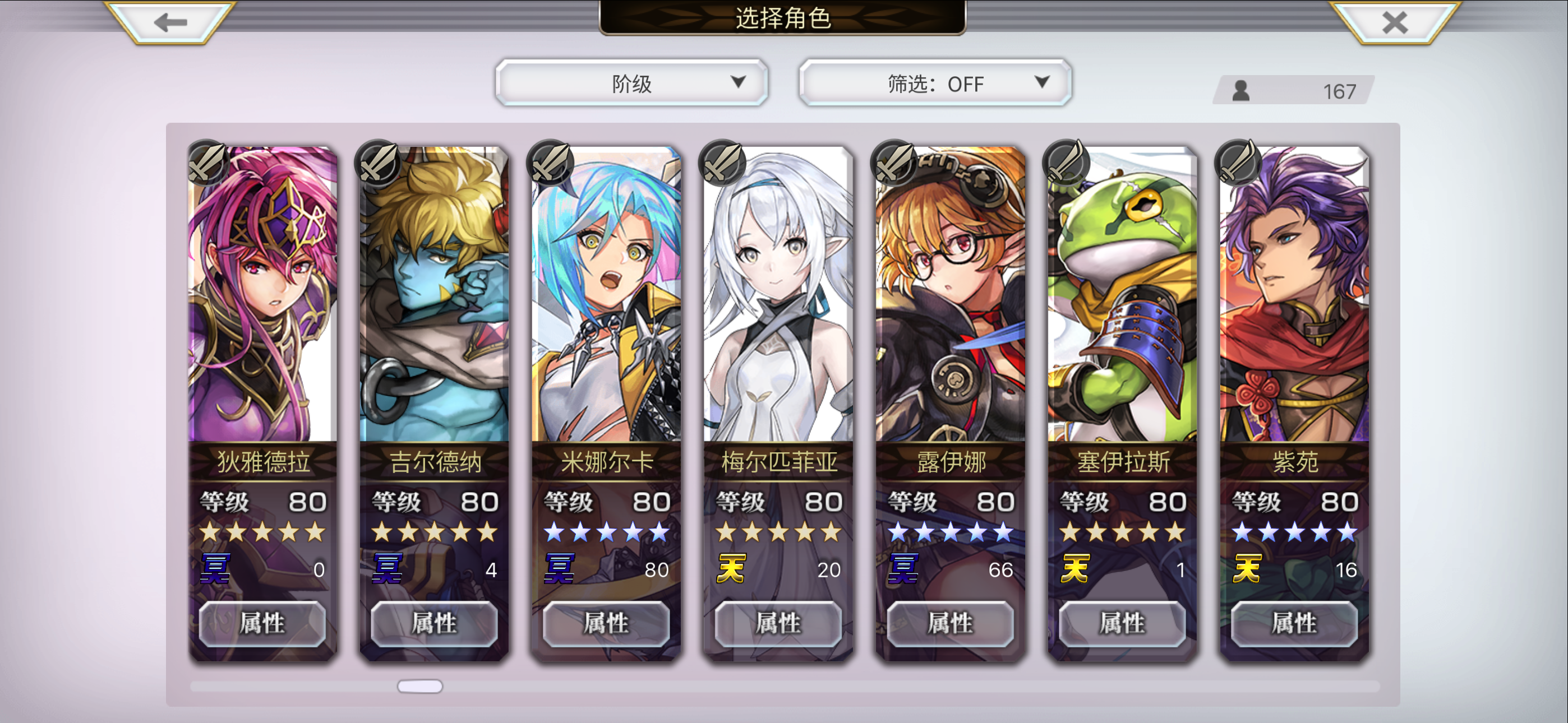Tap the weapon type icon on 梅尔匹菲亚's card

coord(723,164)
